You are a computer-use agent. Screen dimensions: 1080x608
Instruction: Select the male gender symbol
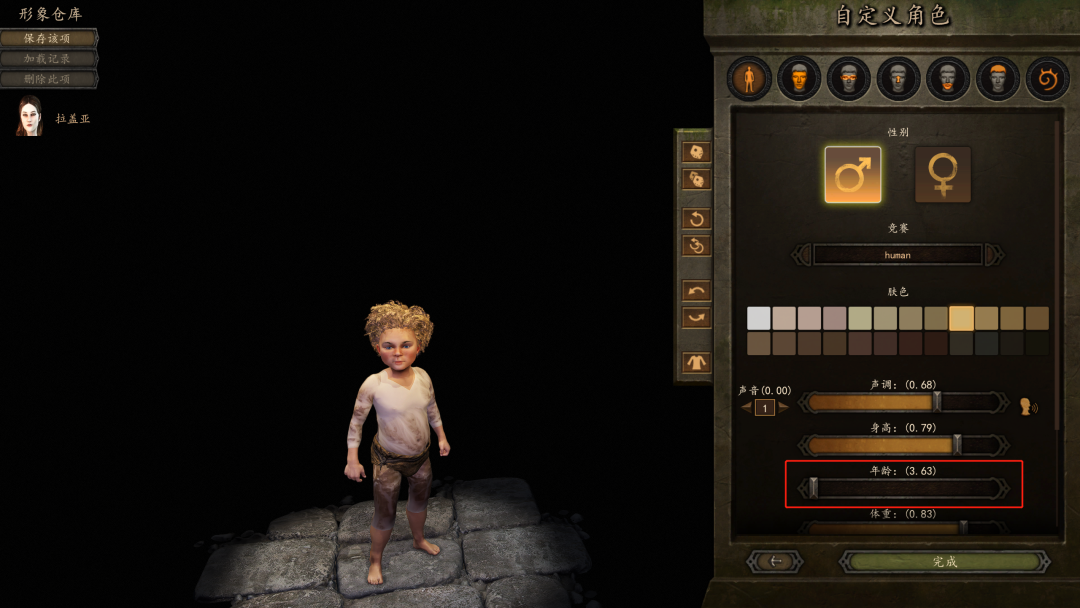pos(852,175)
